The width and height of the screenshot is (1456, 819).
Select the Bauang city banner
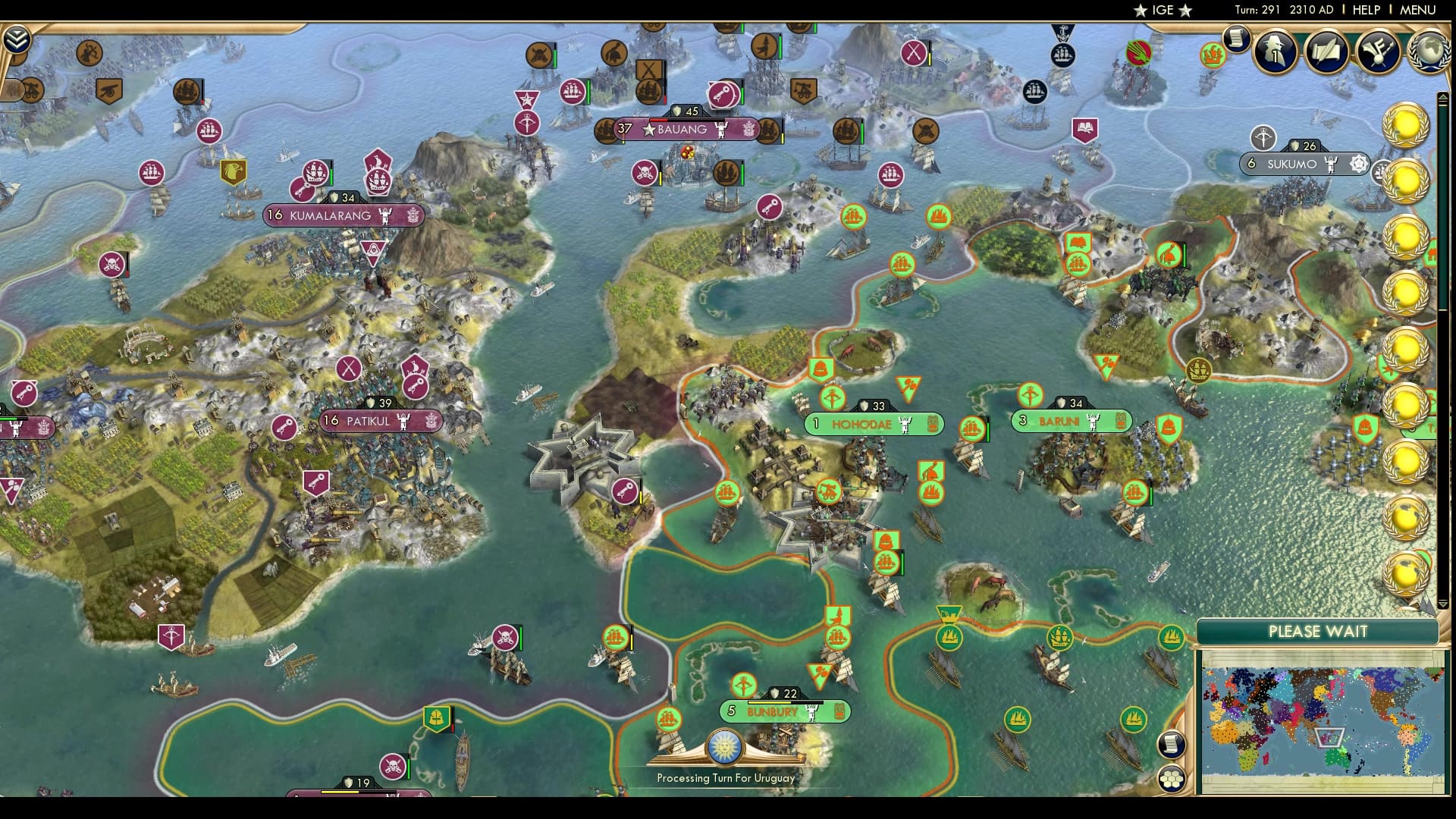coord(682,130)
